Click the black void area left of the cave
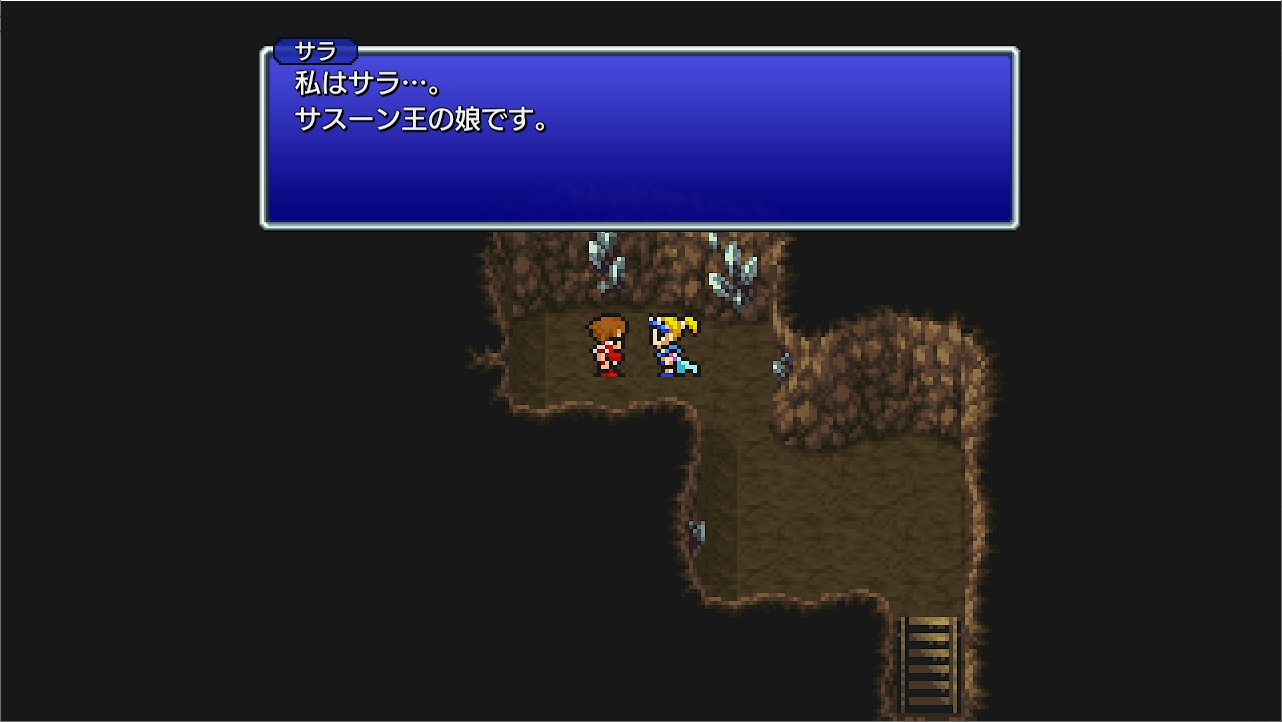 coord(250,450)
